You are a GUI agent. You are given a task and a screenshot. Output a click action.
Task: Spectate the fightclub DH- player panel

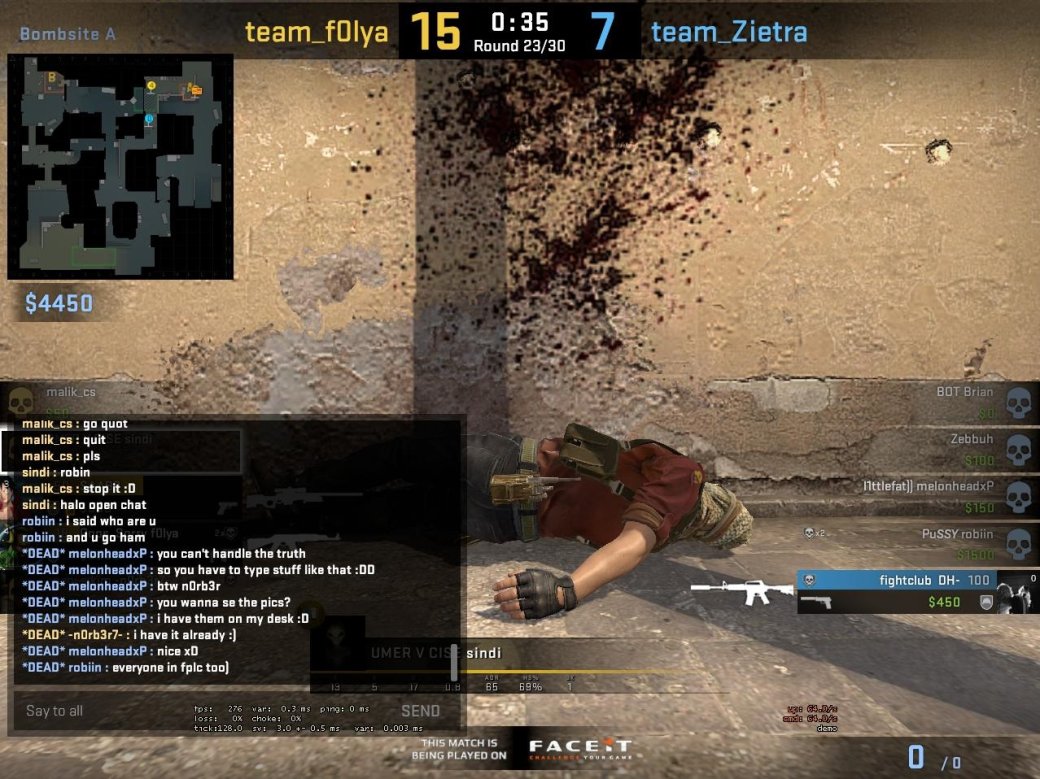pos(915,590)
